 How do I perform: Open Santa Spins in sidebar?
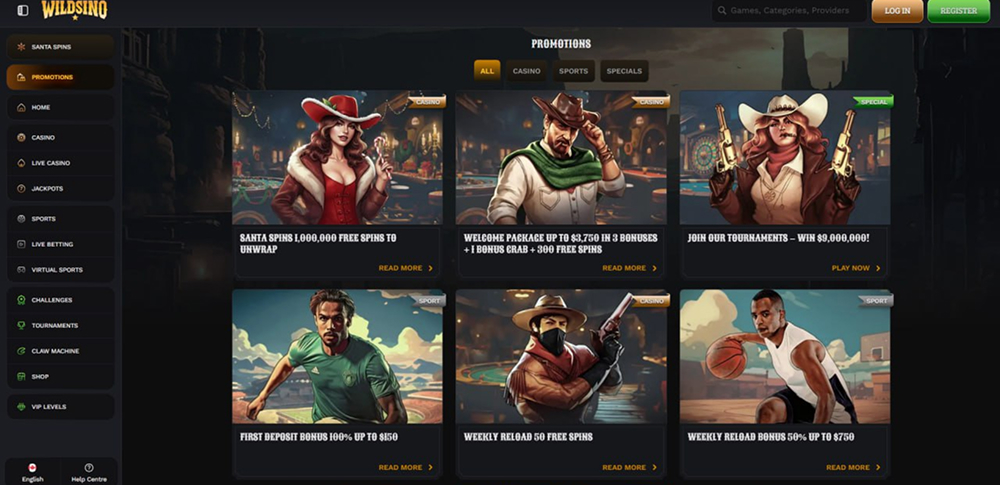pyautogui.click(x=59, y=47)
